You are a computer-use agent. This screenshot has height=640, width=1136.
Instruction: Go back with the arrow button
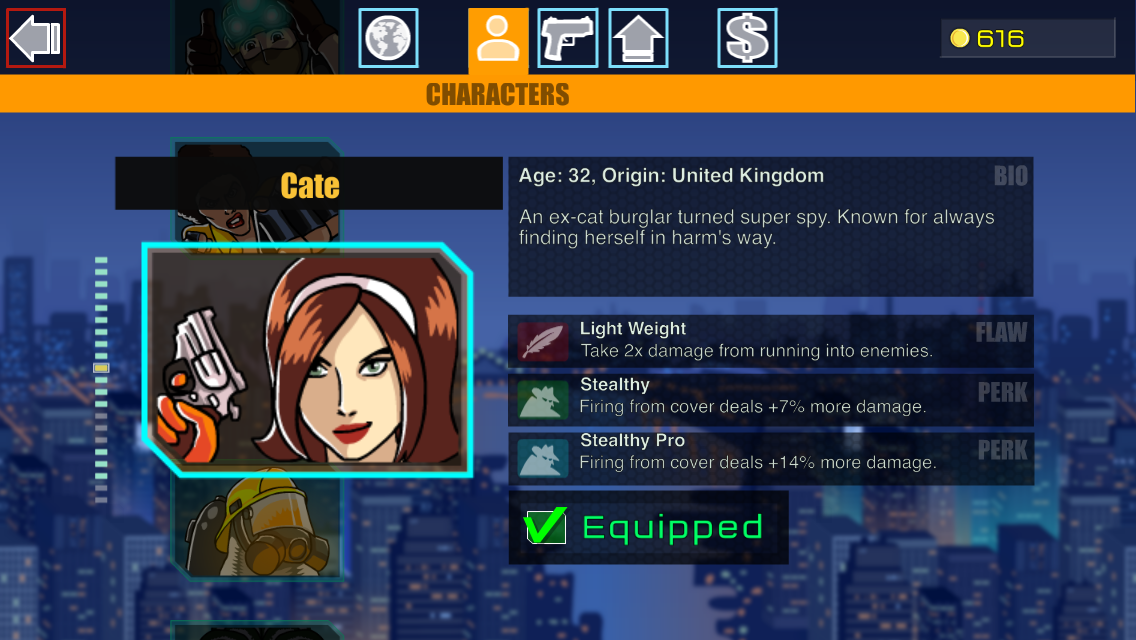(x=36, y=38)
